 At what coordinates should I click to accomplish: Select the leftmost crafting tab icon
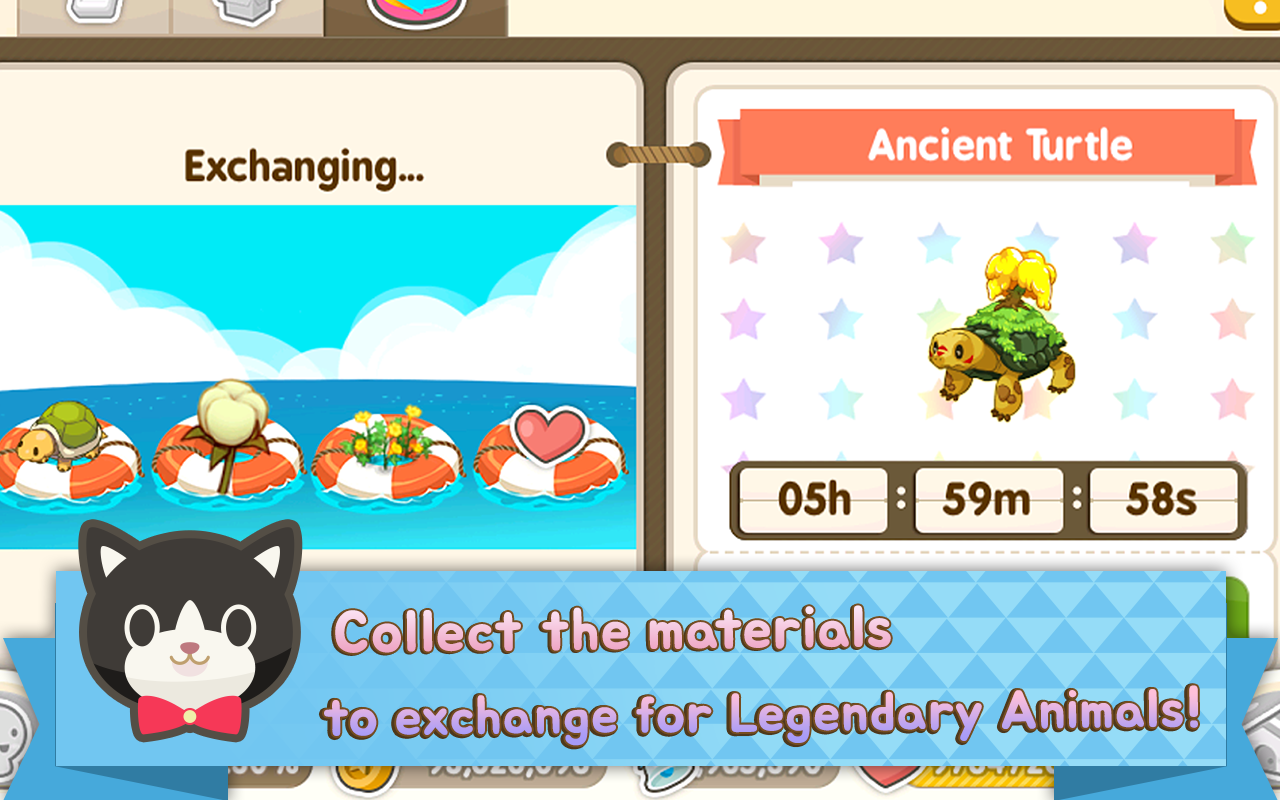pyautogui.click(x=95, y=10)
